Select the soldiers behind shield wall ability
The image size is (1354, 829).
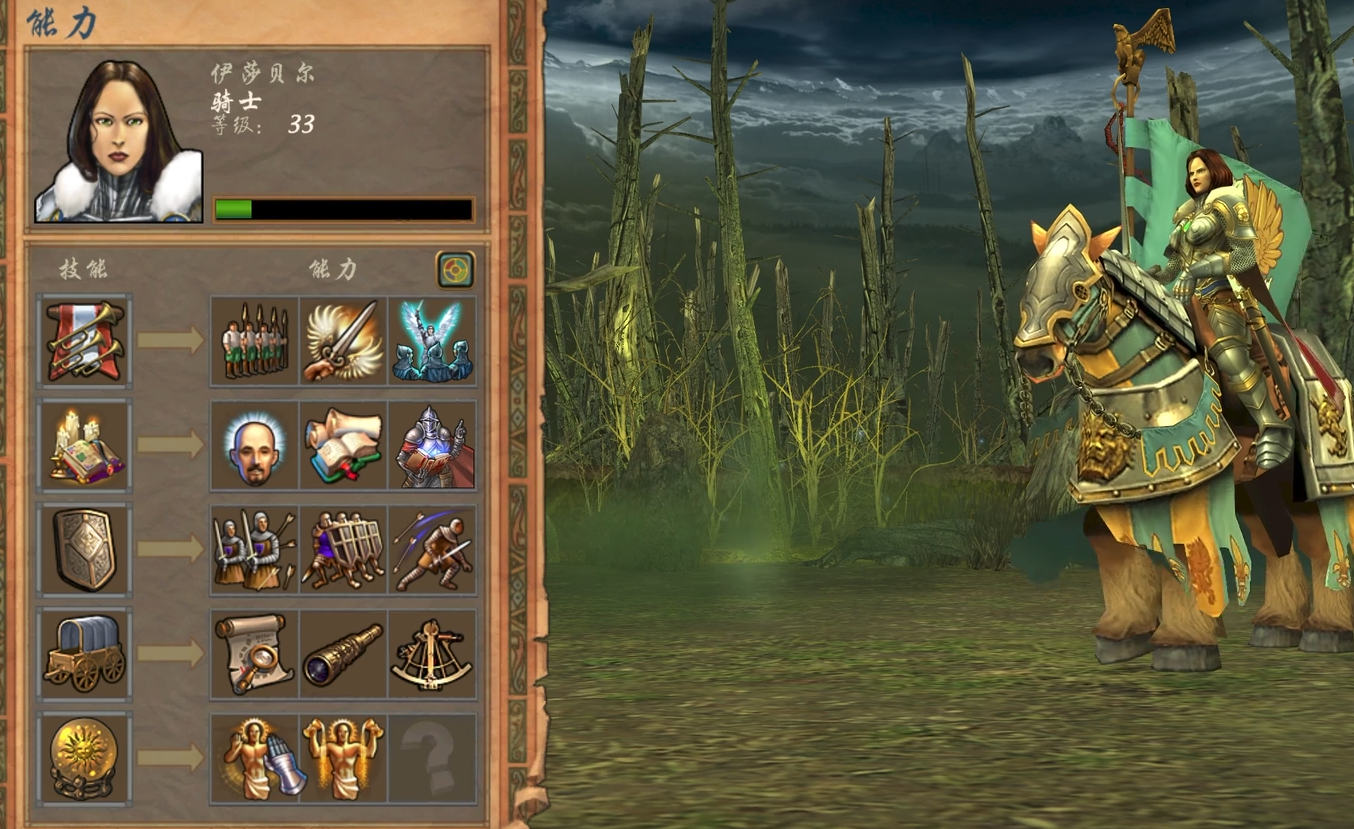coord(343,550)
